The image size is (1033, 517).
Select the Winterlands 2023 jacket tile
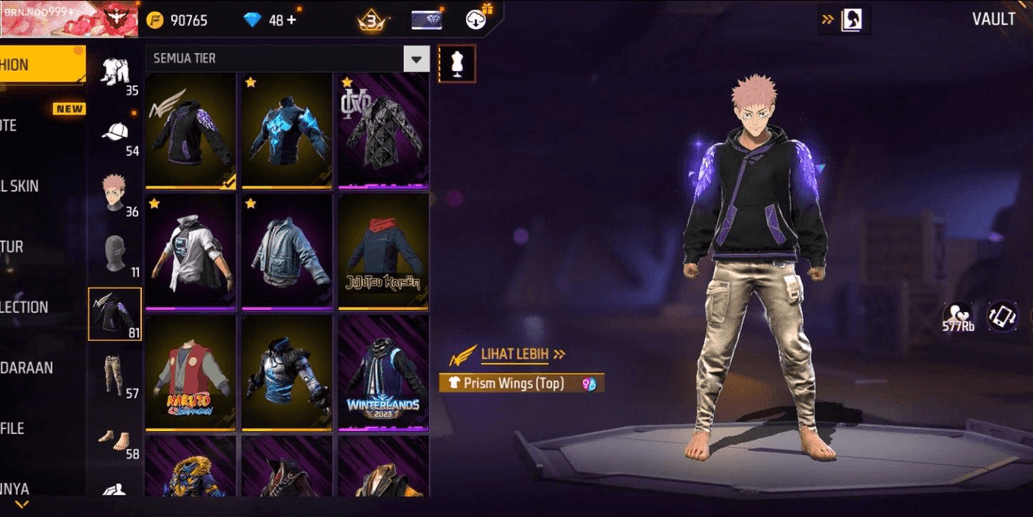[383, 372]
